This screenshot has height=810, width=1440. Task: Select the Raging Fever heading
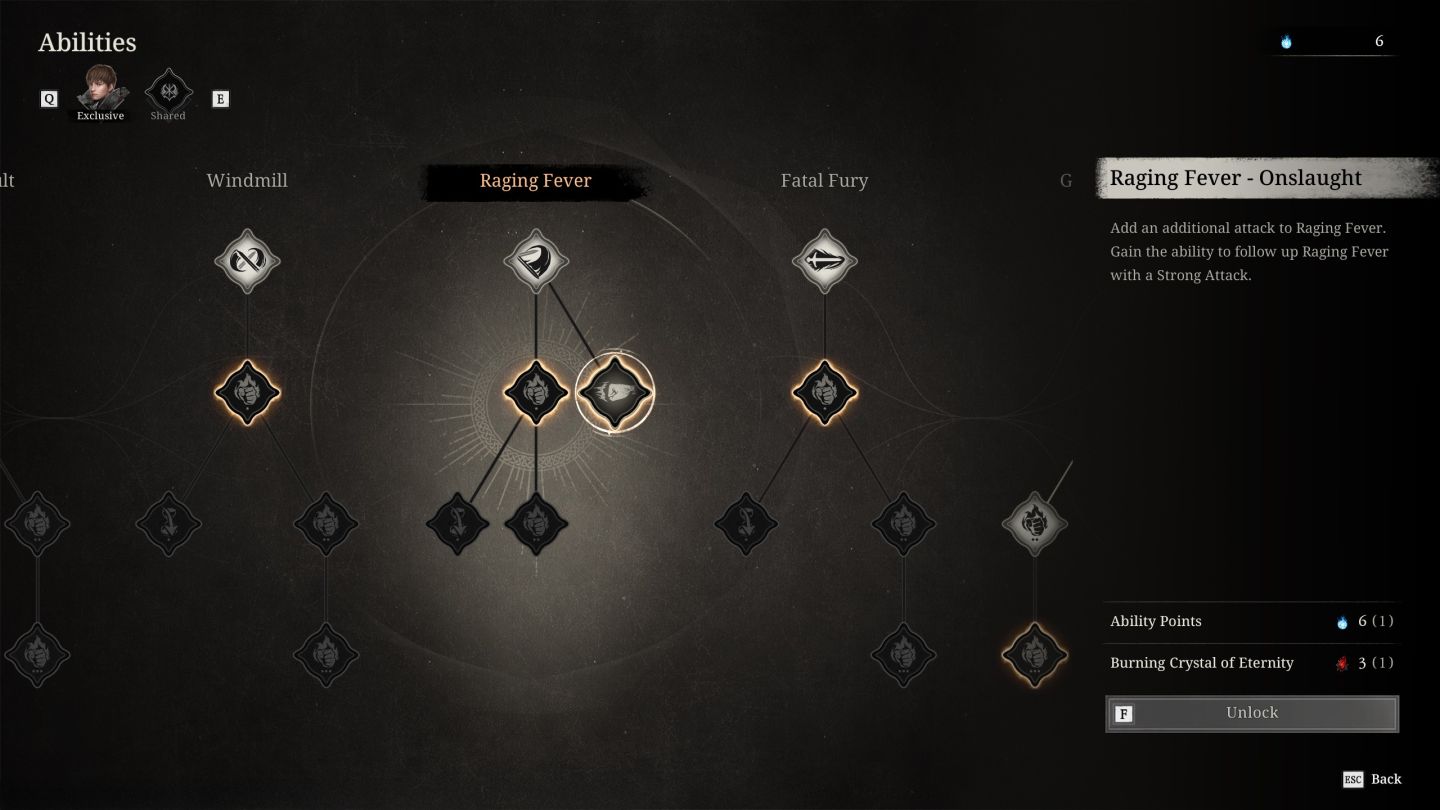click(x=536, y=181)
